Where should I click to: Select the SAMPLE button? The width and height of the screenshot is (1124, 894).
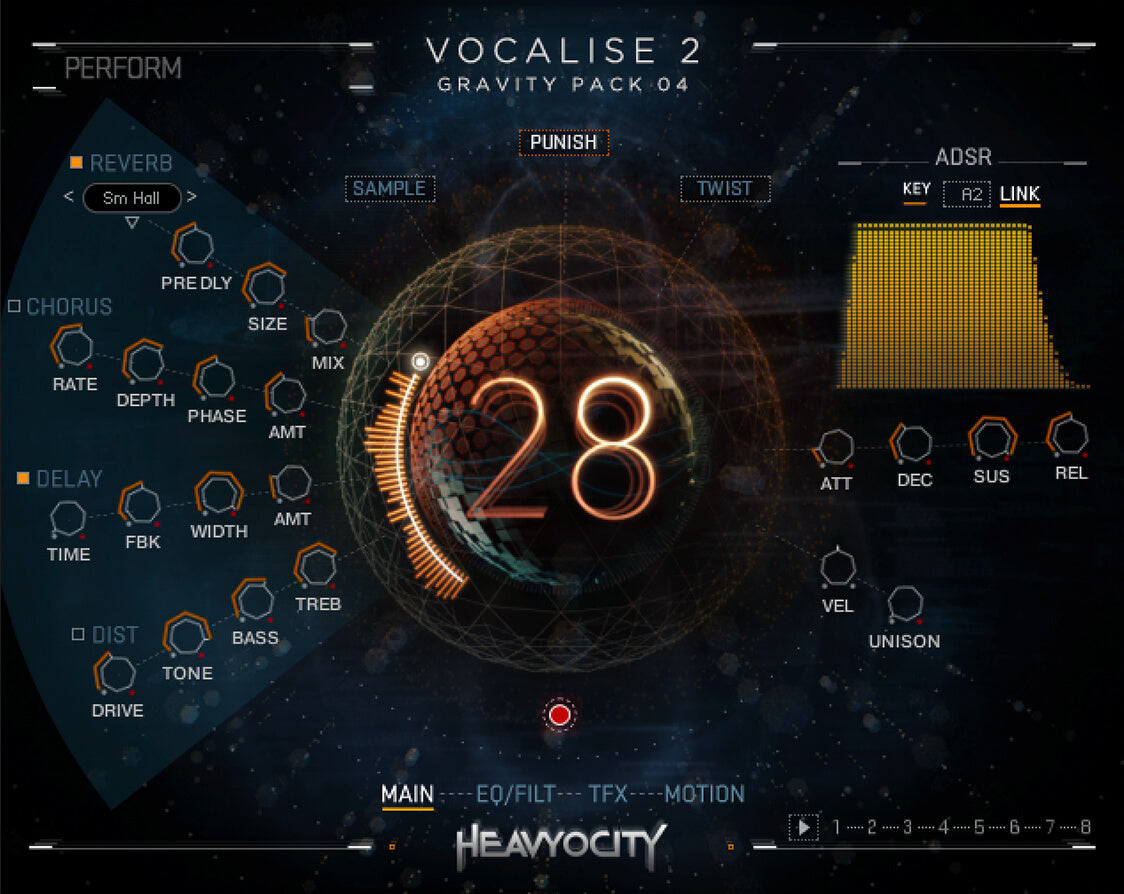[x=389, y=188]
